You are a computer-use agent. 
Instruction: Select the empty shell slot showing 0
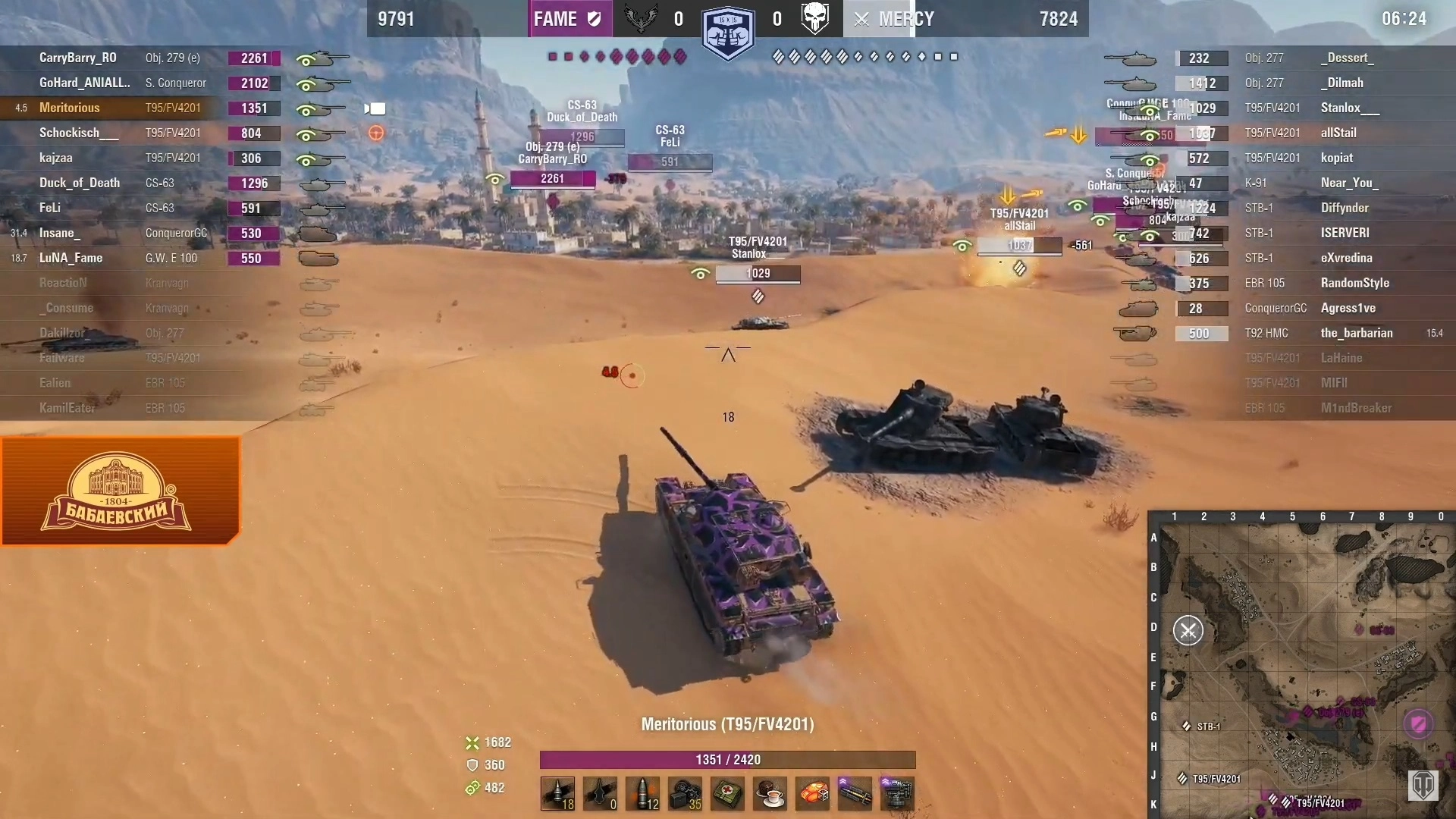600,793
